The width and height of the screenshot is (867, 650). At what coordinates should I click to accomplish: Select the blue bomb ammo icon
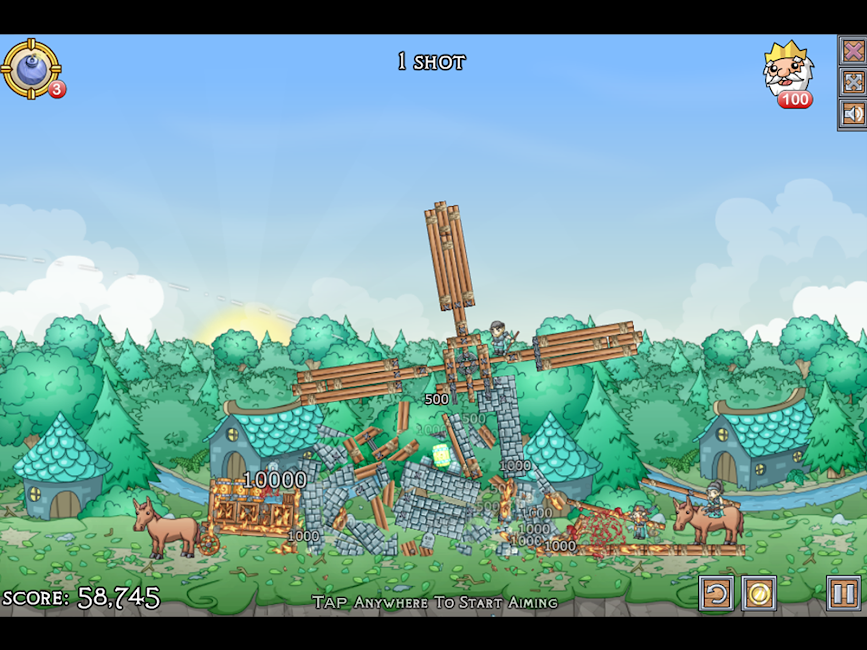click(x=30, y=67)
